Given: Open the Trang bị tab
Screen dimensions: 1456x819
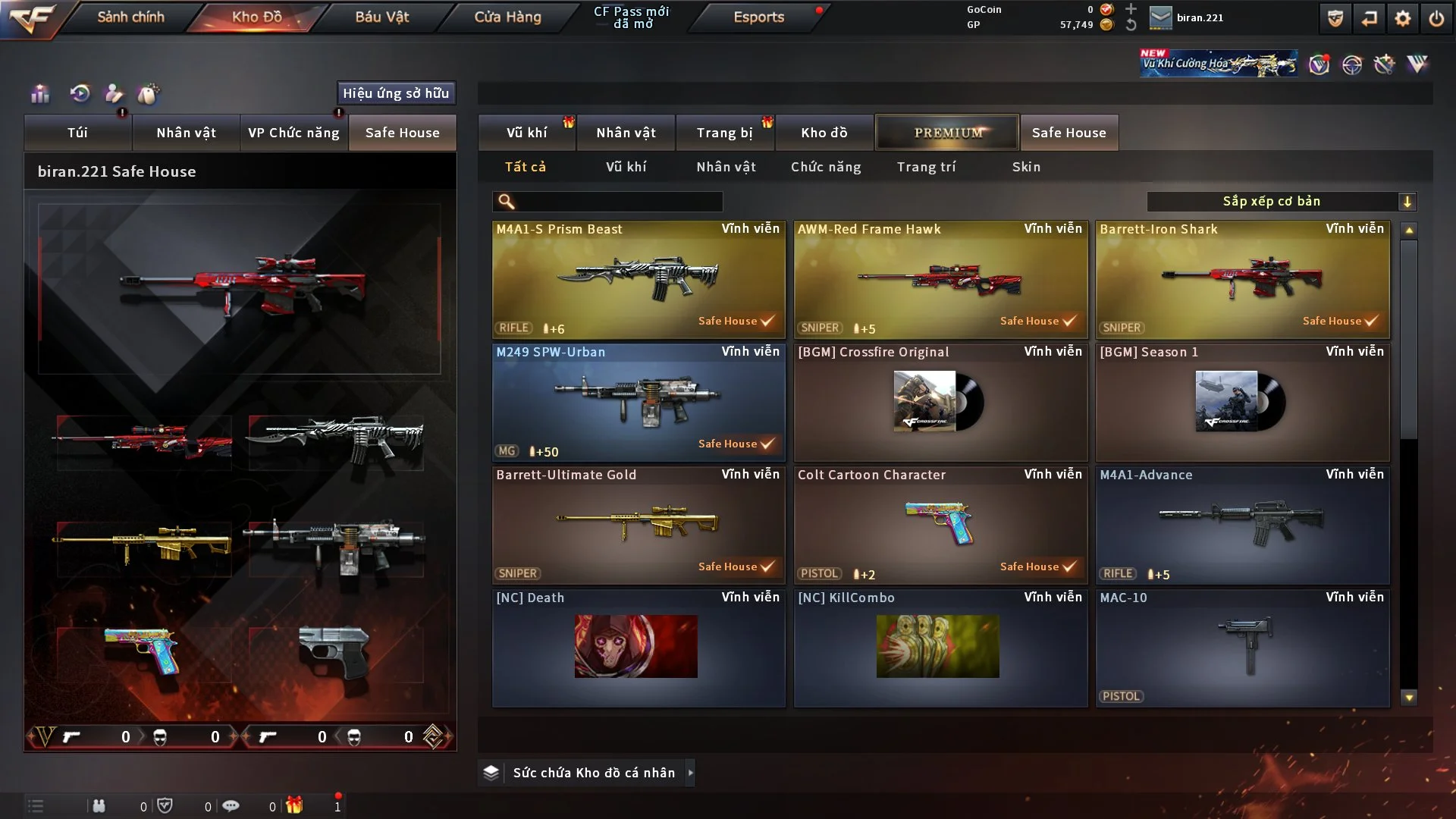Looking at the screenshot, I should point(724,133).
